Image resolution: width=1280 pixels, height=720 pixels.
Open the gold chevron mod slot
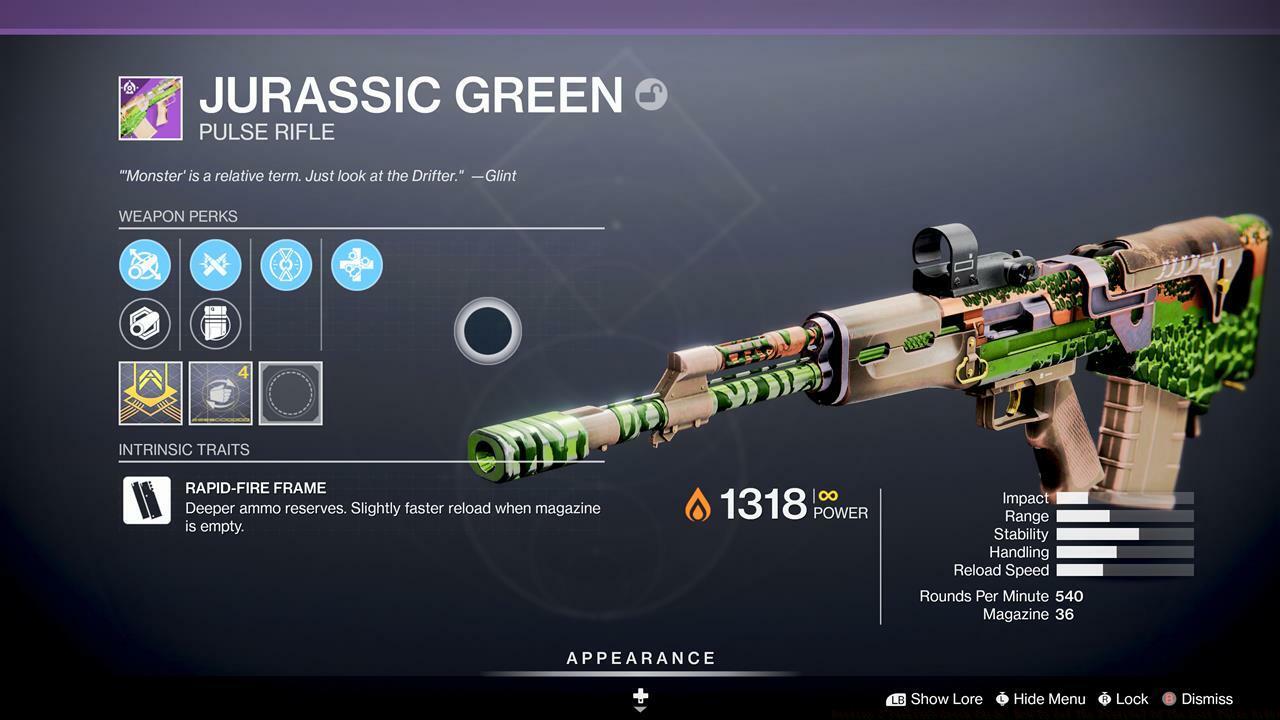150,393
